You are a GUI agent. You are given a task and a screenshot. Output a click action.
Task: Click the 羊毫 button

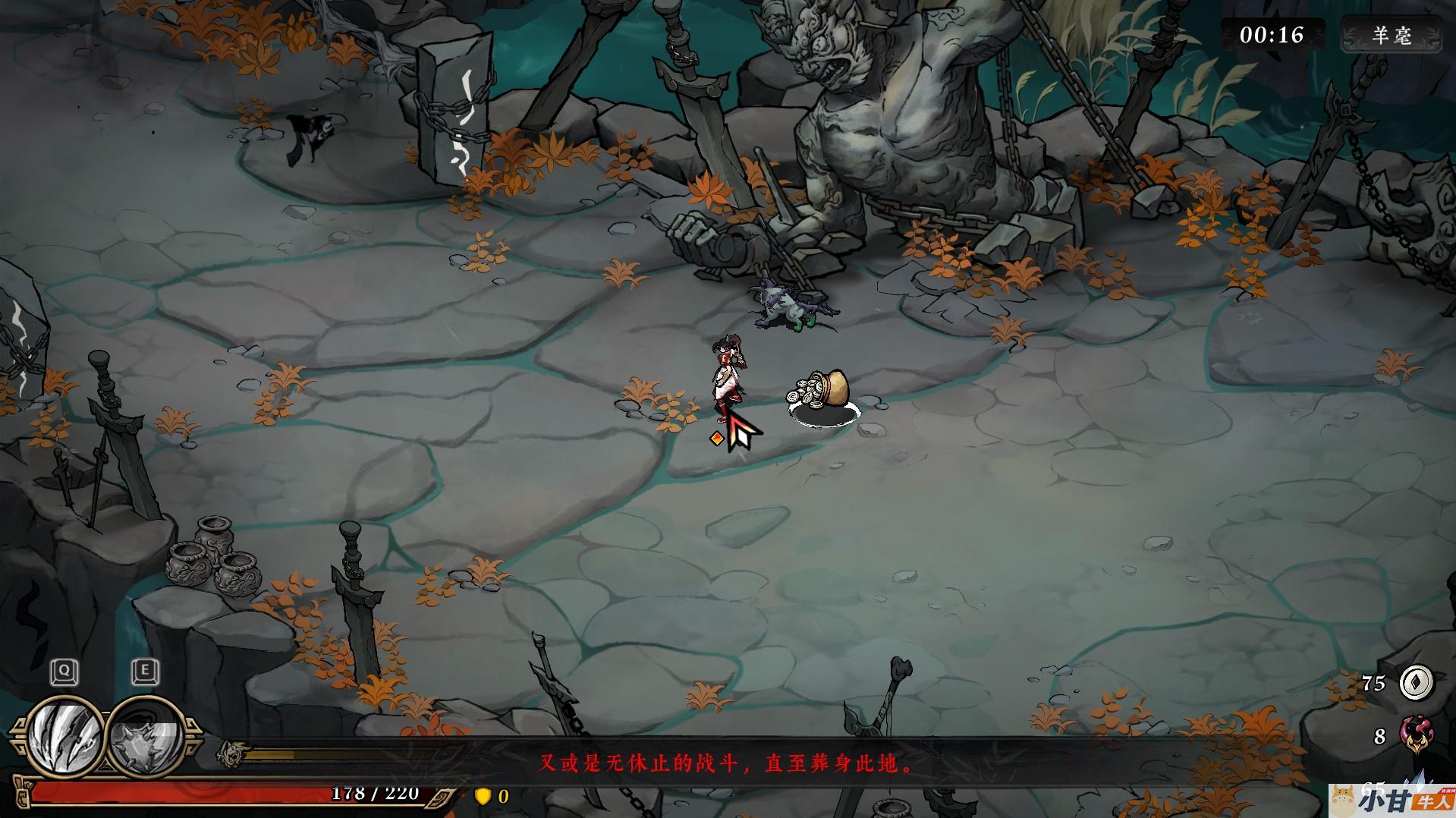pos(1391,36)
